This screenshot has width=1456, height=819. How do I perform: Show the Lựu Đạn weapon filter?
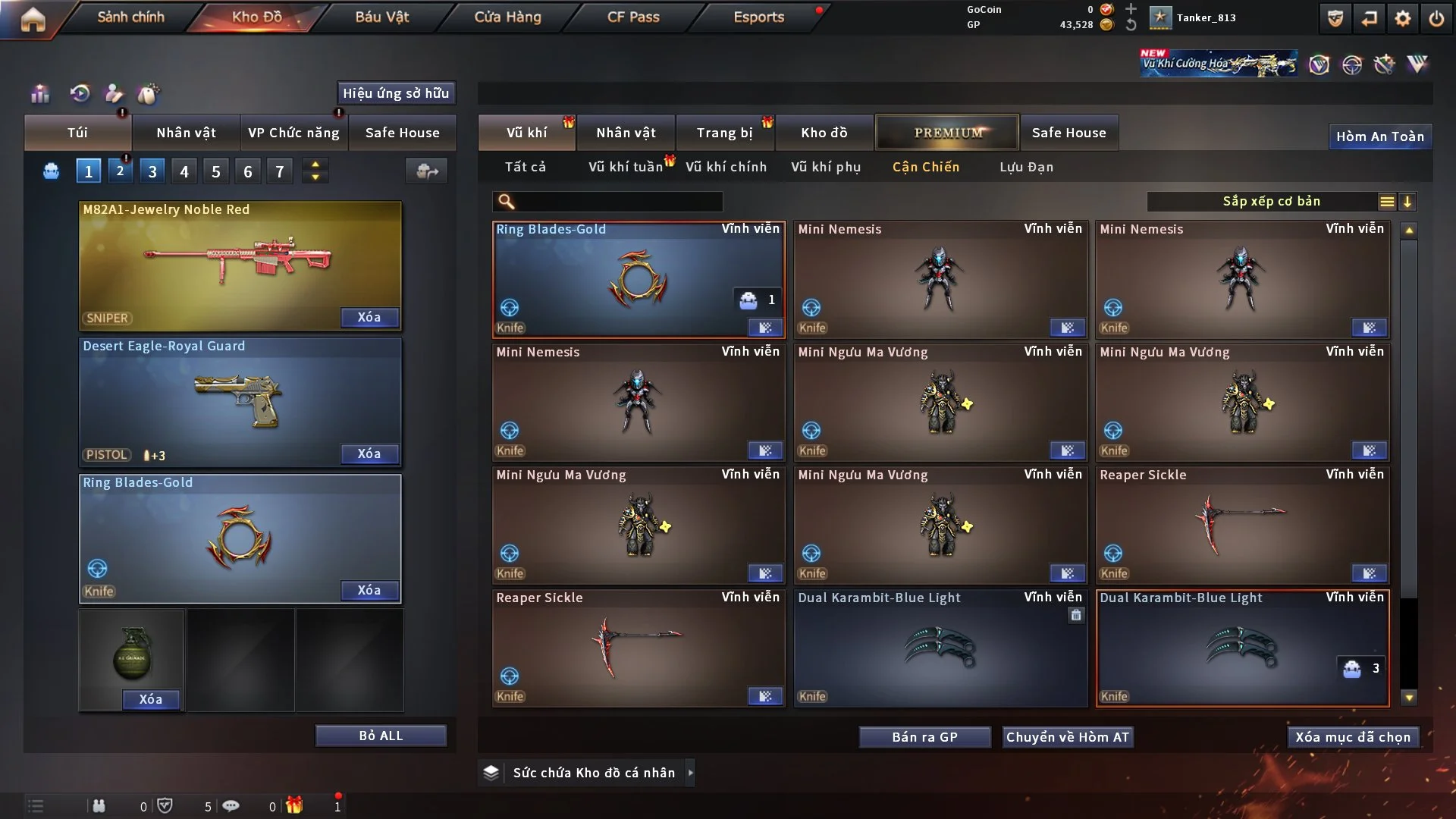click(x=1026, y=167)
